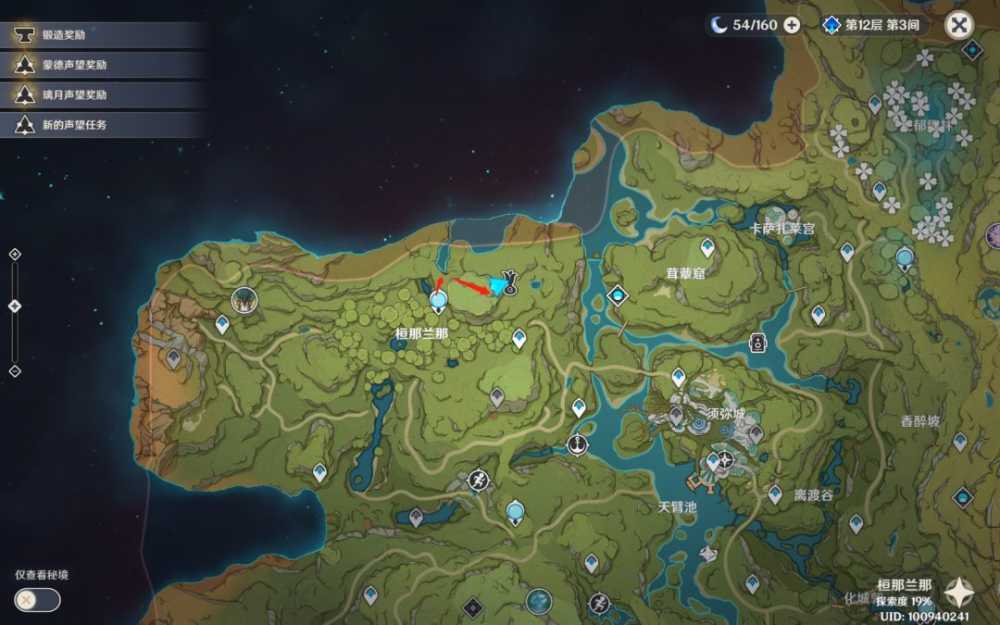This screenshot has height=625, width=1000.
Task: Select the teleport waypoint near 茸蕈窟 label
Action: pos(707,247)
